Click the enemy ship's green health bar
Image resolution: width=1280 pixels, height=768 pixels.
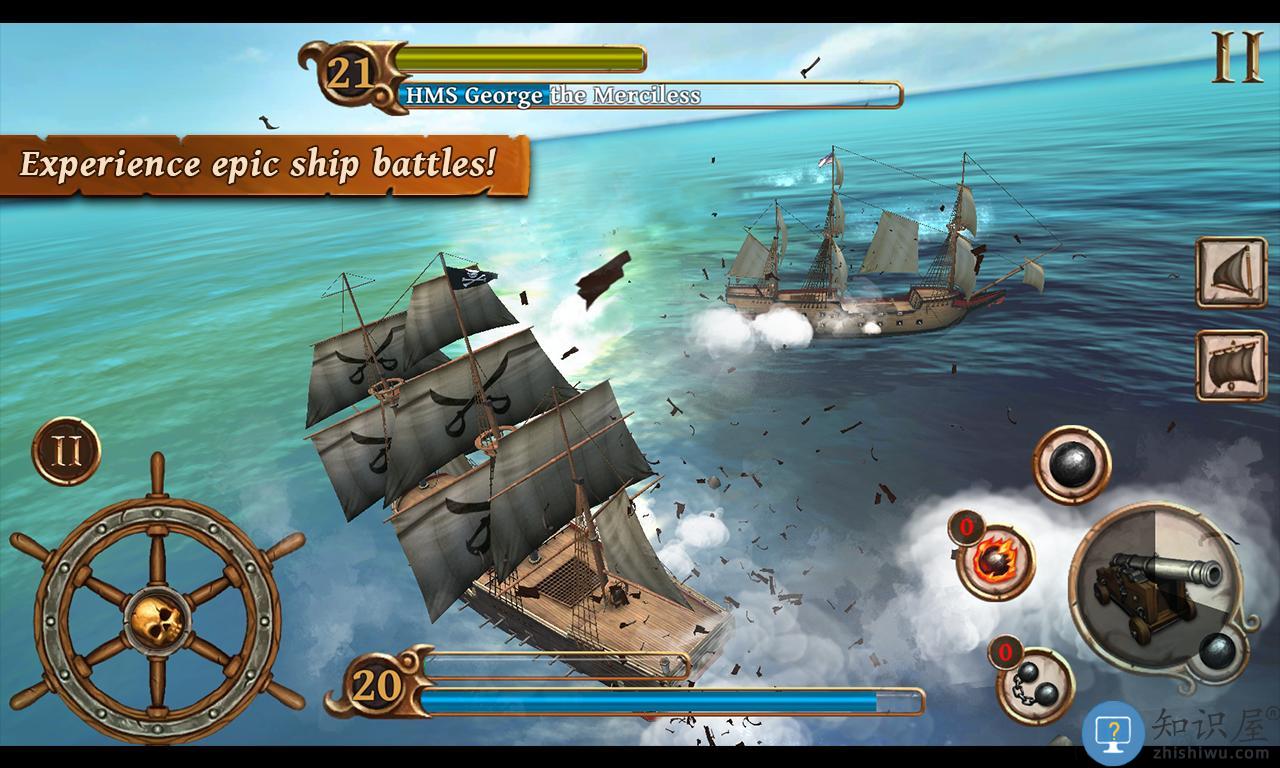pyautogui.click(x=520, y=61)
